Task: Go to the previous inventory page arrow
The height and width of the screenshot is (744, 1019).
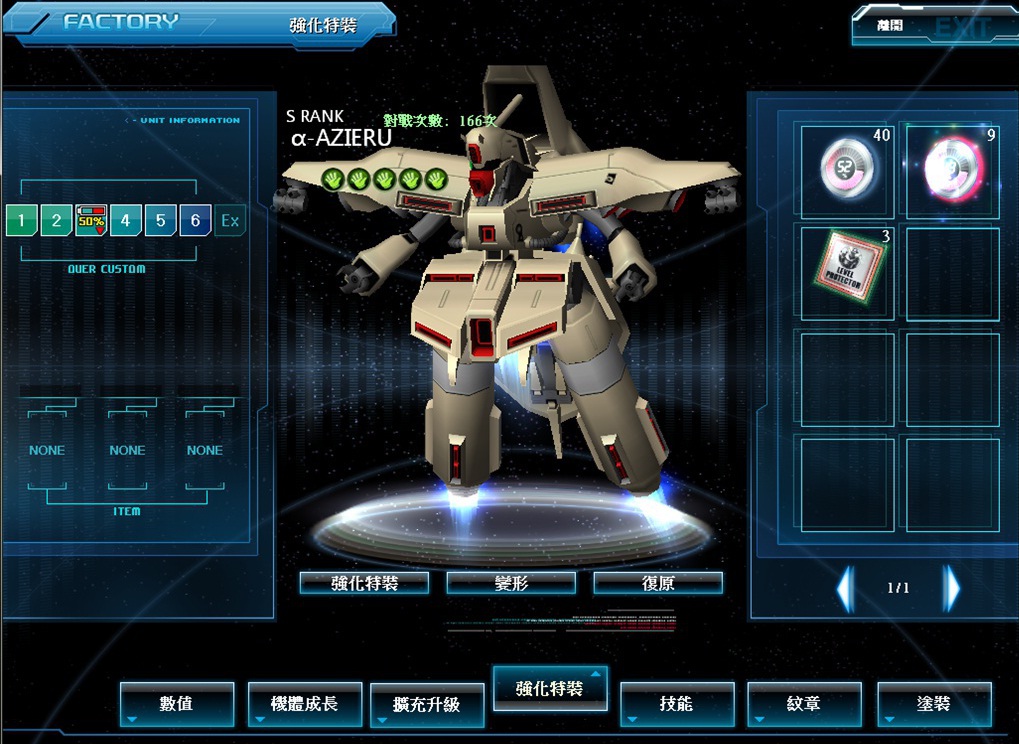Action: coord(846,588)
